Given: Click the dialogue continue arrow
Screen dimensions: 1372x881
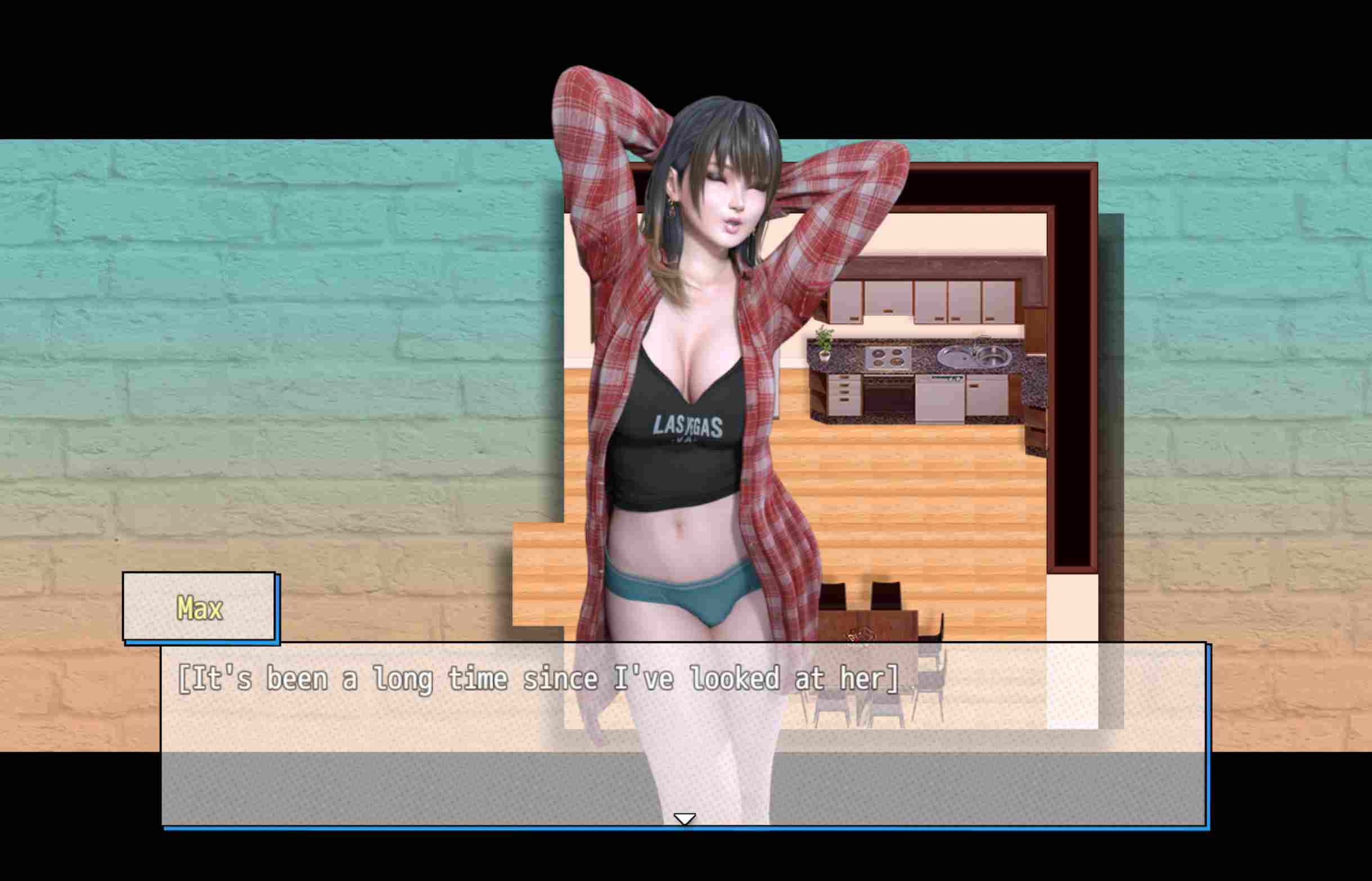Looking at the screenshot, I should [x=684, y=819].
